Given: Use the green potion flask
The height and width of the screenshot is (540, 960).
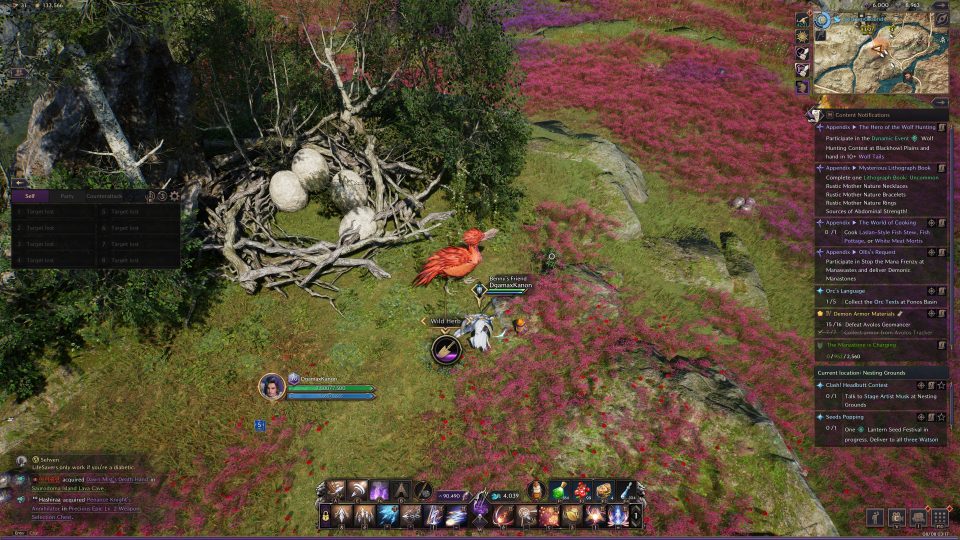Looking at the screenshot, I should pyautogui.click(x=560, y=490).
